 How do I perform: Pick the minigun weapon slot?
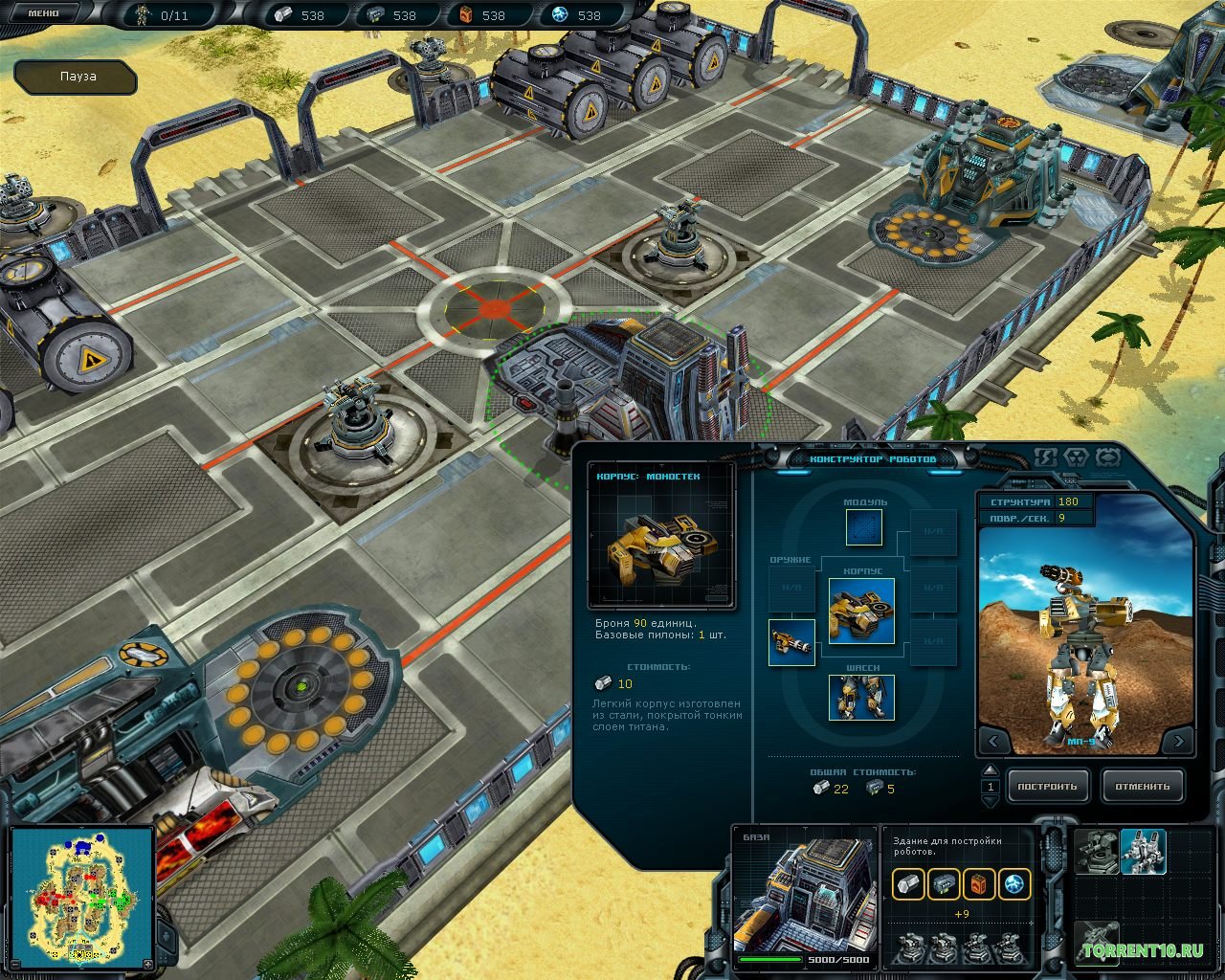791,642
